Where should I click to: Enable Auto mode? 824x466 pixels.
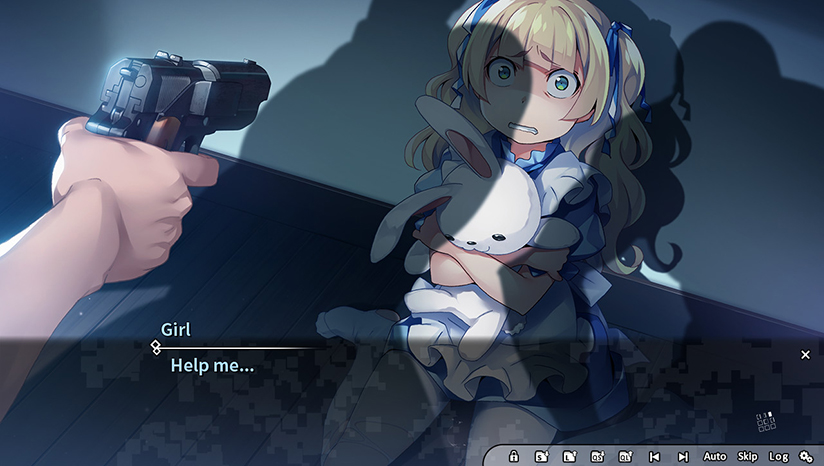click(x=715, y=457)
